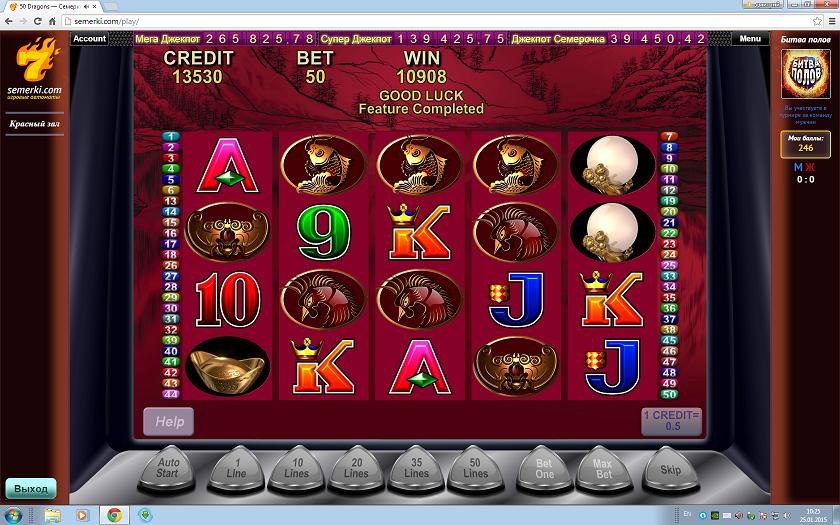This screenshot has height=525, width=840.
Task: Click the Skip button
Action: coord(670,468)
